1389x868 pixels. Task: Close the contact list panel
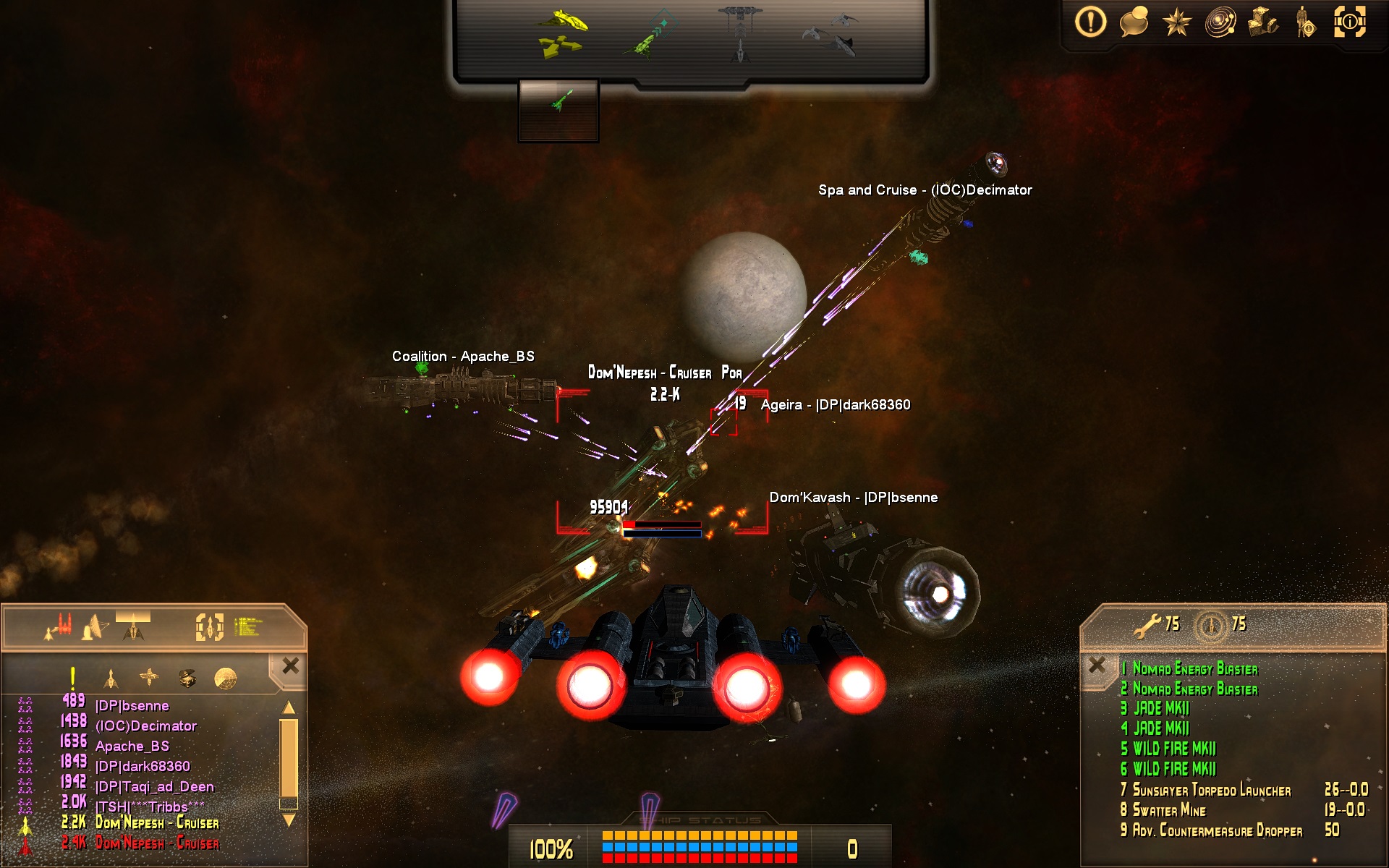(291, 666)
